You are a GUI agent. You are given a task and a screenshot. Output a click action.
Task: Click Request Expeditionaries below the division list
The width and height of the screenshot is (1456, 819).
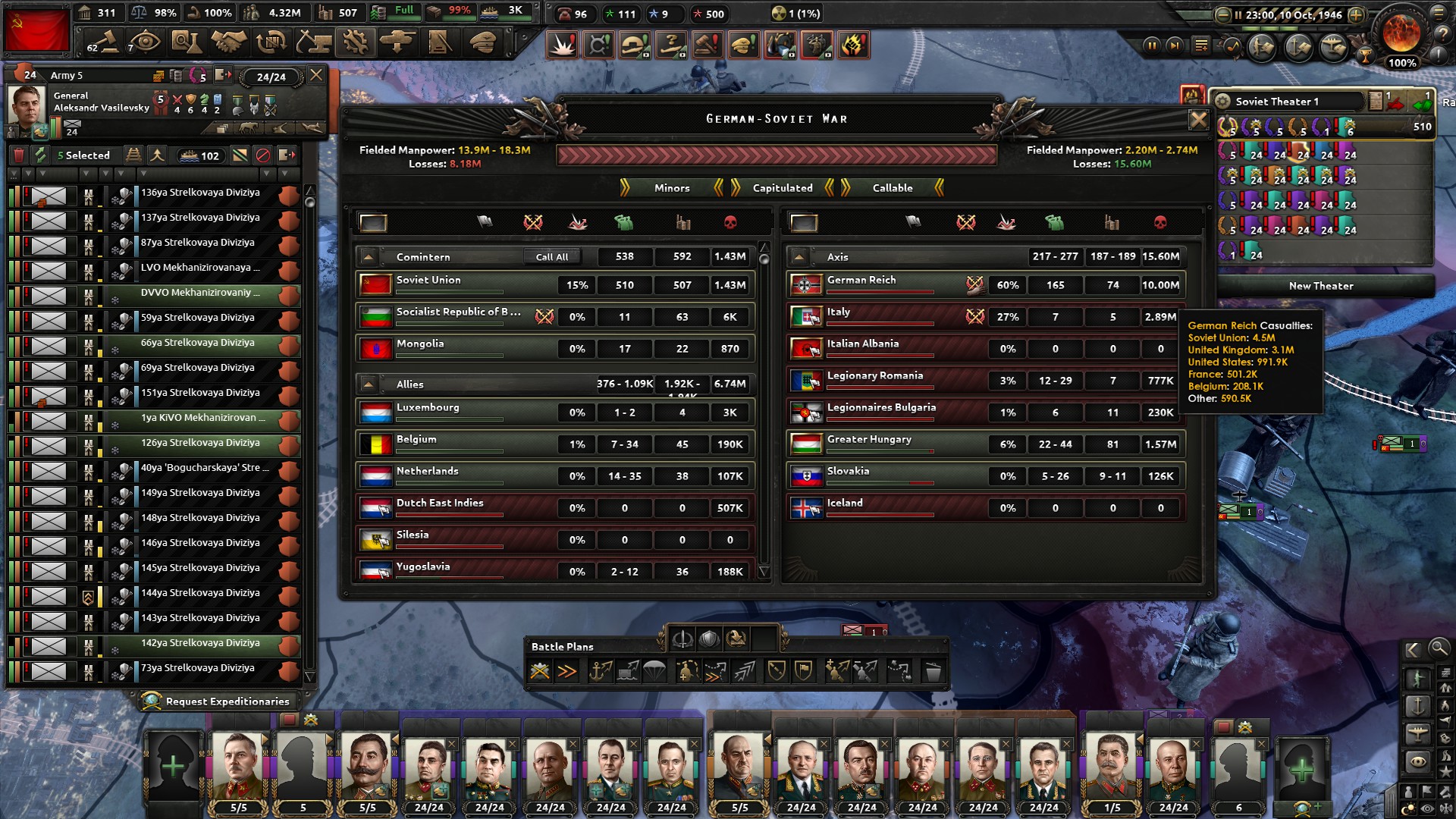coord(220,701)
